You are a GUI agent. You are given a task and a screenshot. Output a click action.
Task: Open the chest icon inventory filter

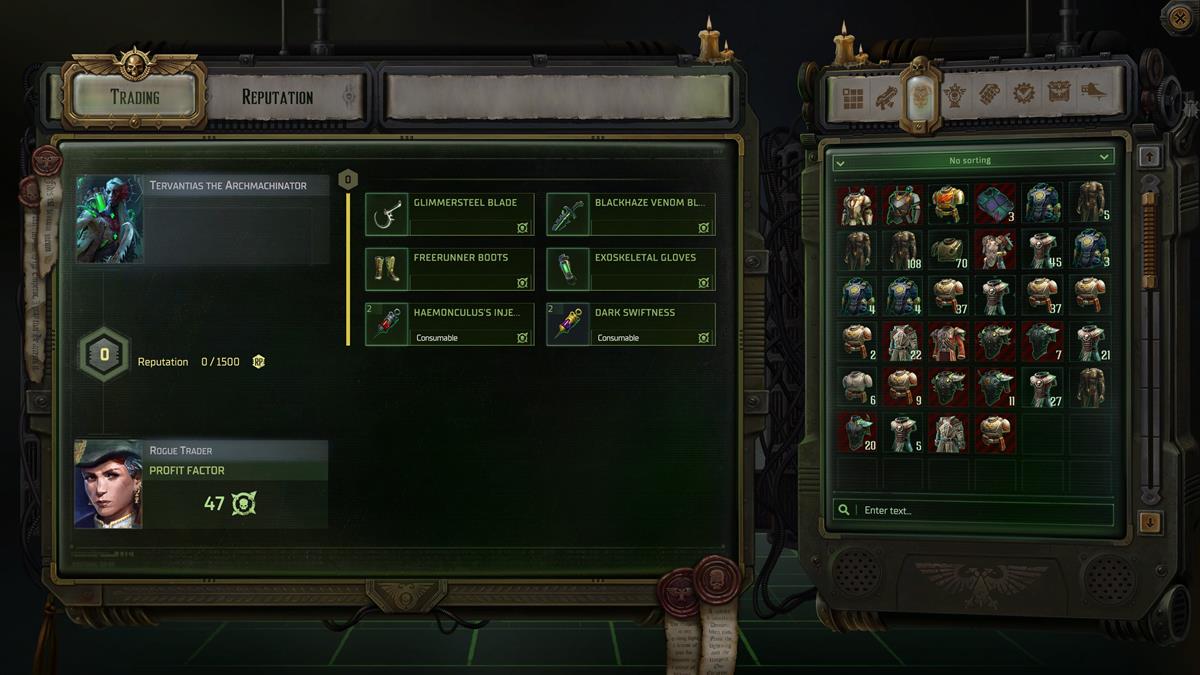[x=1059, y=94]
